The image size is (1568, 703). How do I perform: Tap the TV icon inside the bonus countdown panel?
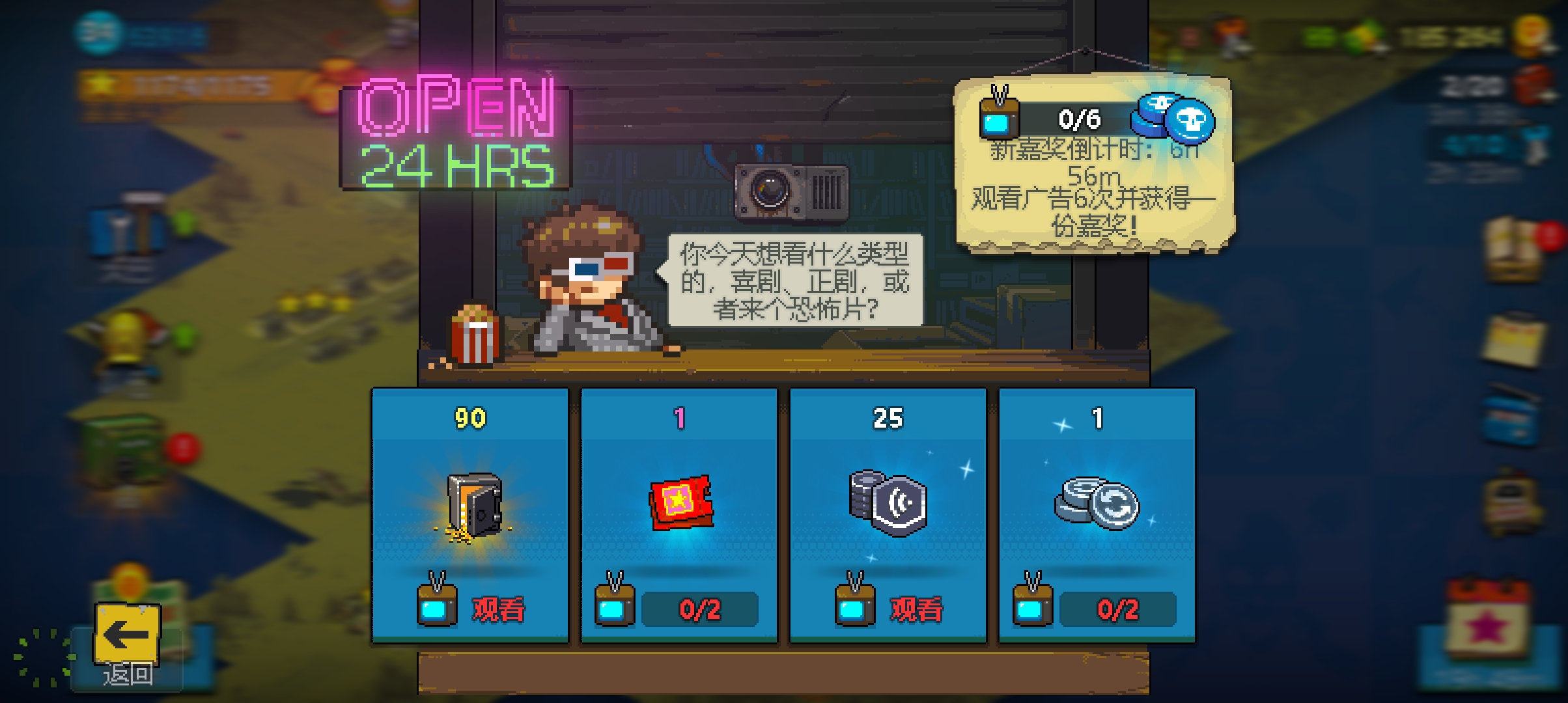(x=998, y=117)
